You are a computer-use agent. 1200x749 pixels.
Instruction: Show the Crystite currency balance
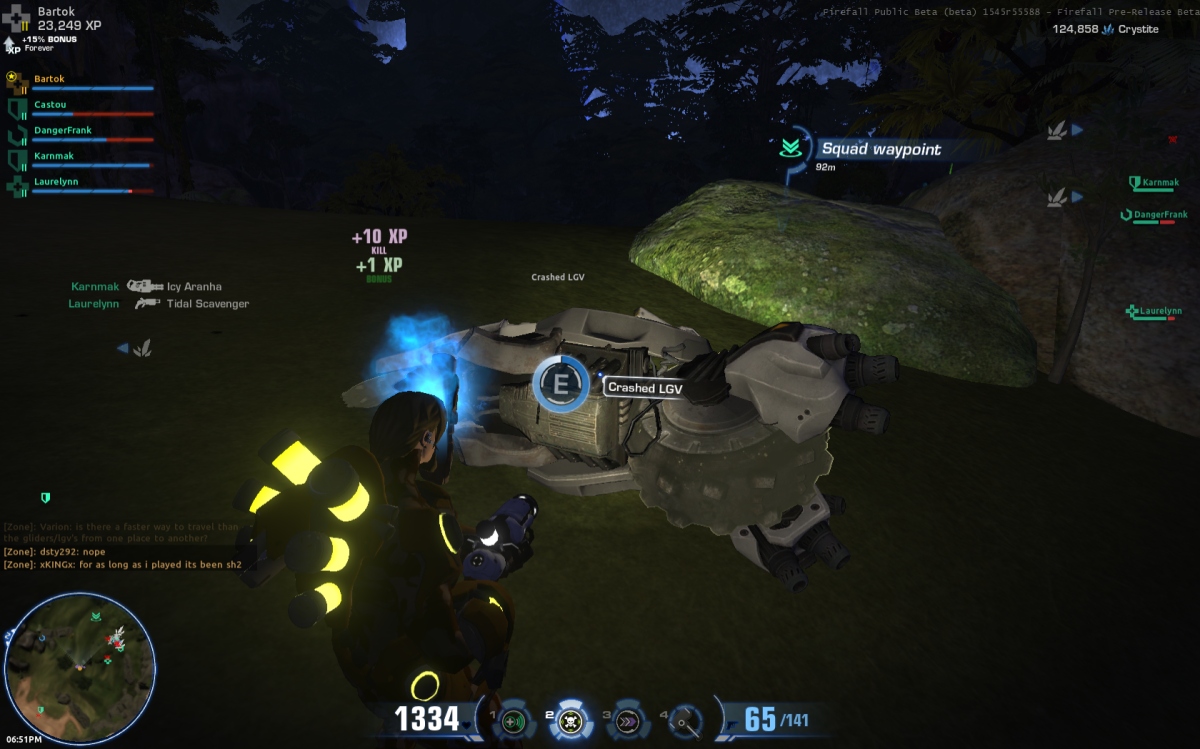click(1105, 29)
